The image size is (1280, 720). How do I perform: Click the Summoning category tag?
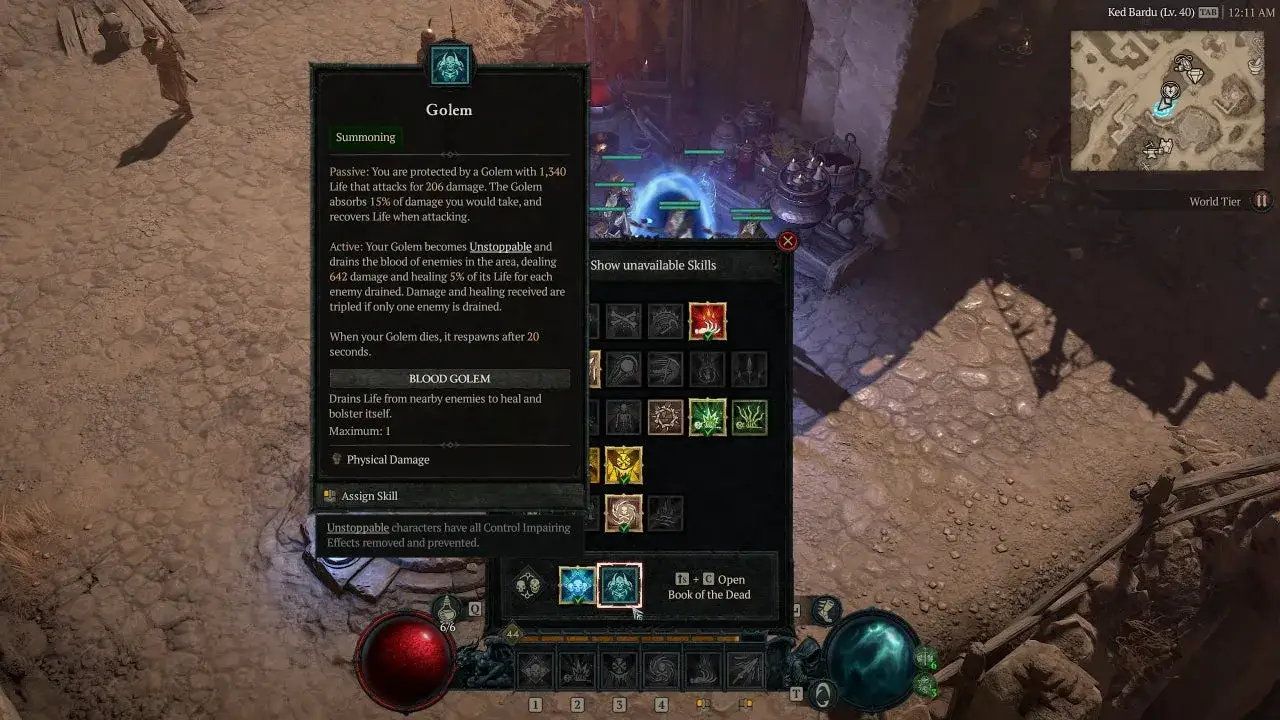(365, 137)
